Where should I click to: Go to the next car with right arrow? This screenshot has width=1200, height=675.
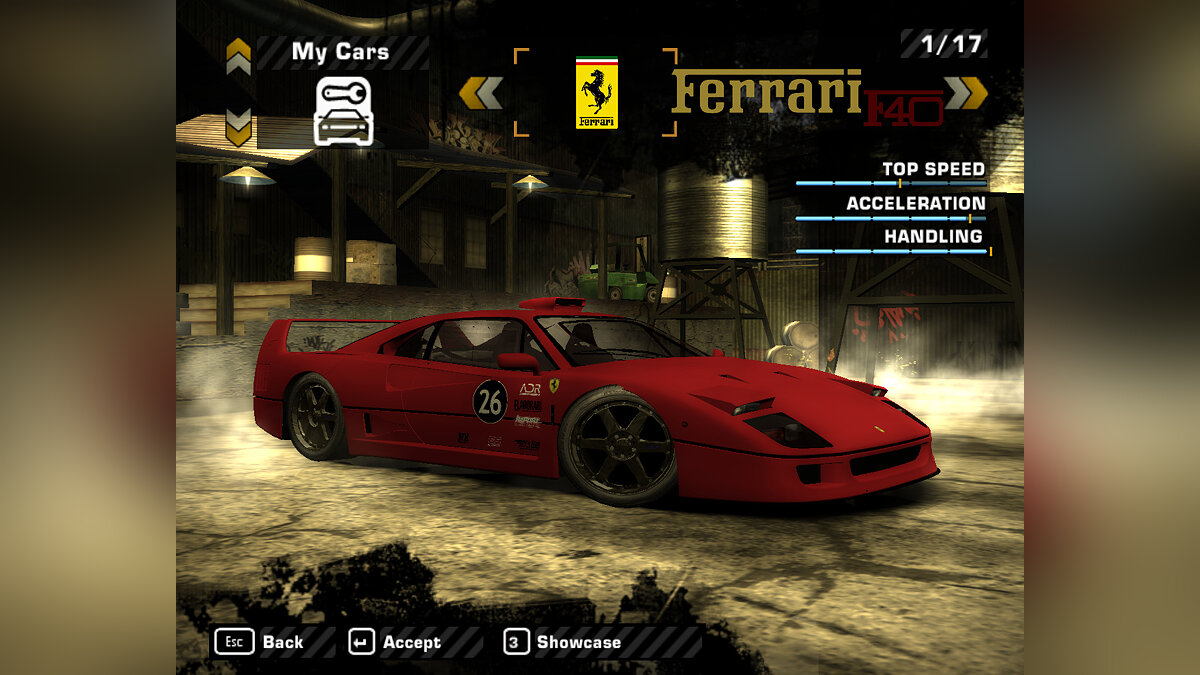[965, 93]
